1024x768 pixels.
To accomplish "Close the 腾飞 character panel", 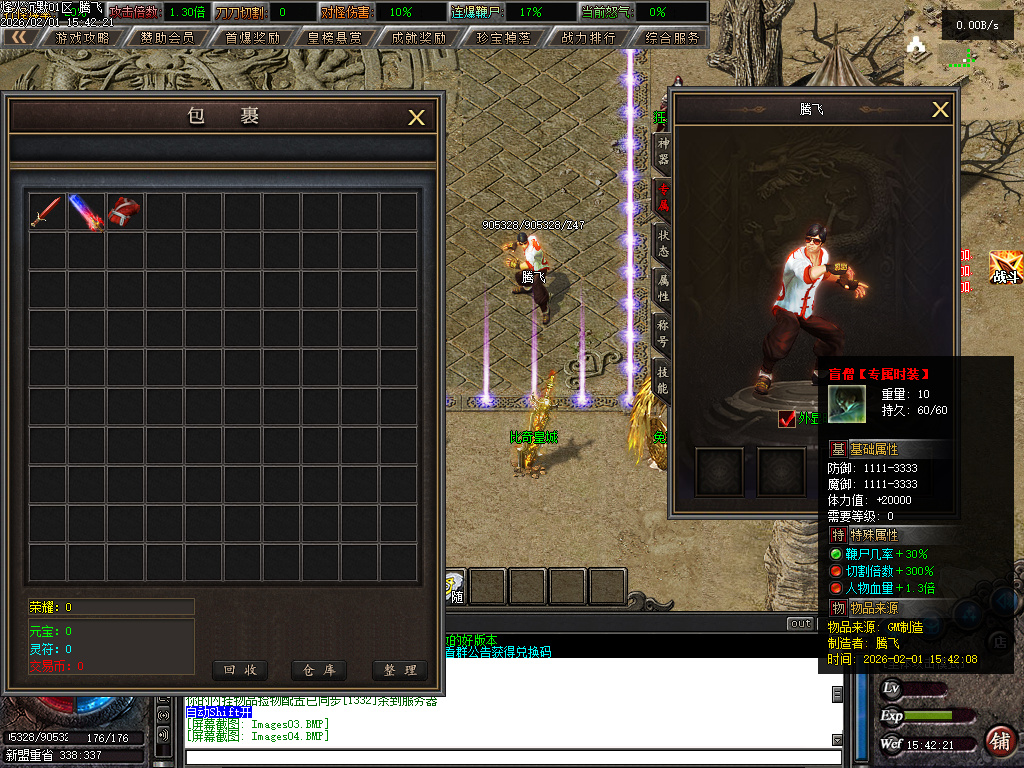I will [x=940, y=110].
